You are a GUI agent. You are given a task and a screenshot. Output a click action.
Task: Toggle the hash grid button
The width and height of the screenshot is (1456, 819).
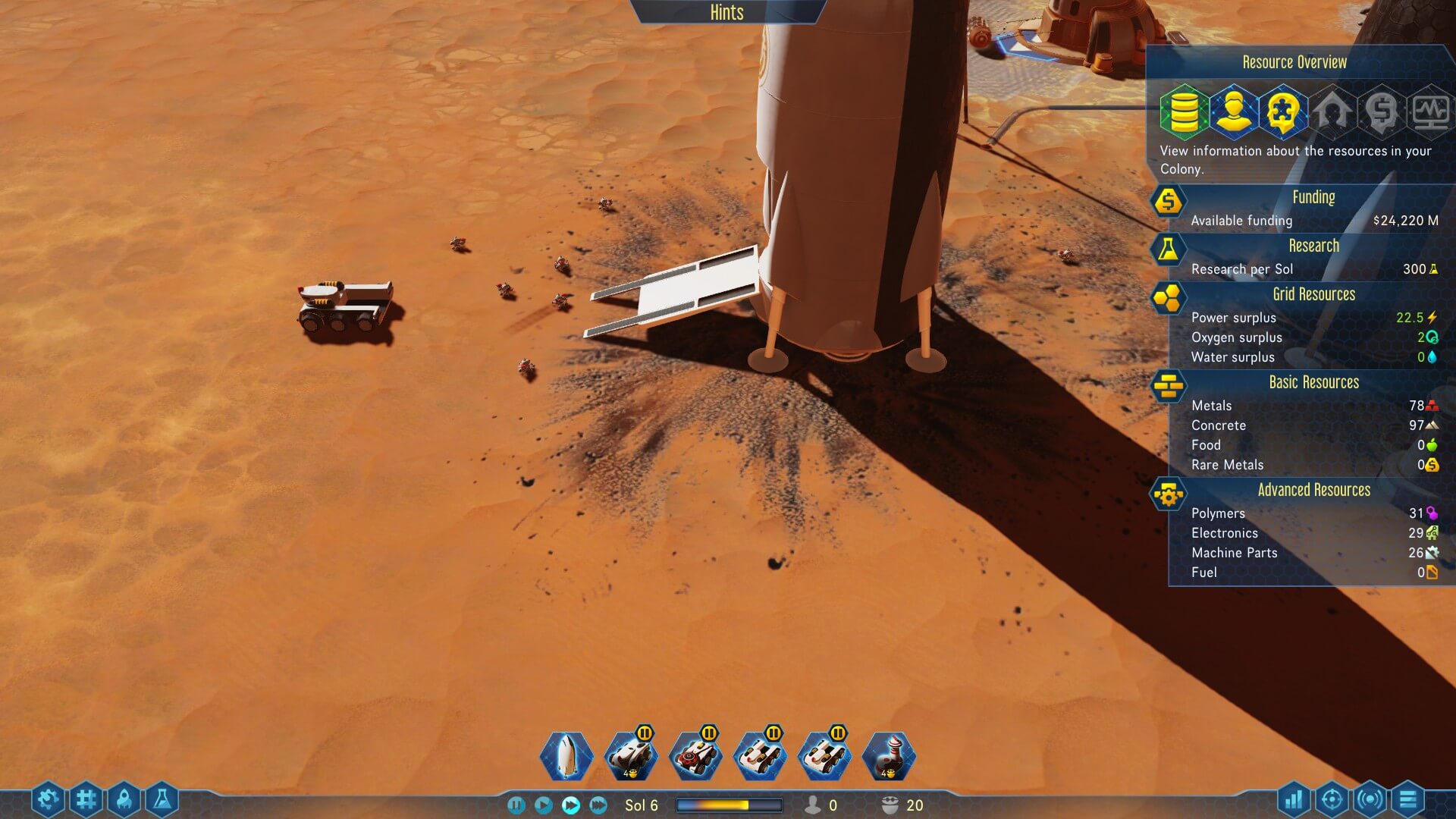86,799
